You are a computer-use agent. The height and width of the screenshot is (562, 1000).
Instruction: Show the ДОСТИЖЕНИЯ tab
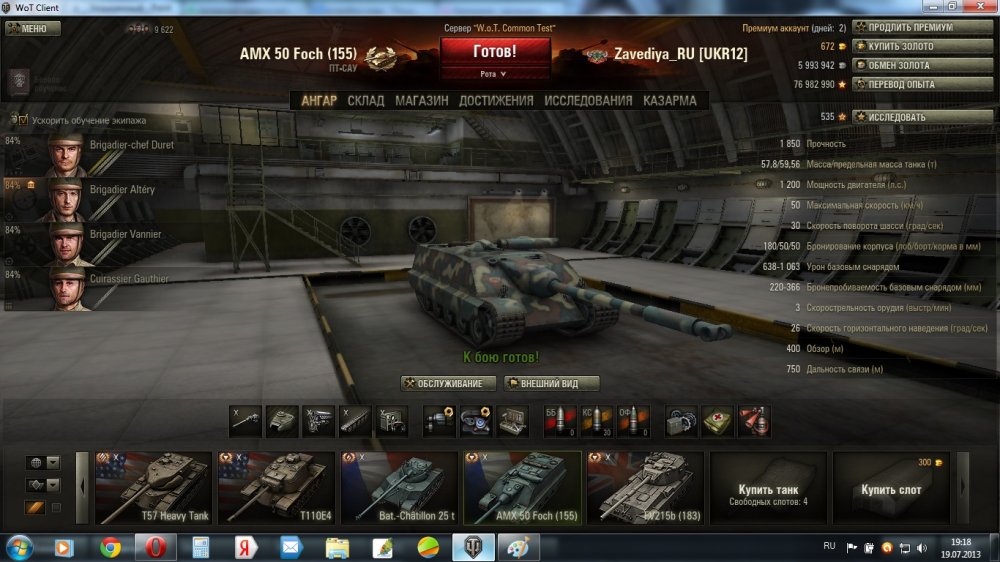pos(496,101)
